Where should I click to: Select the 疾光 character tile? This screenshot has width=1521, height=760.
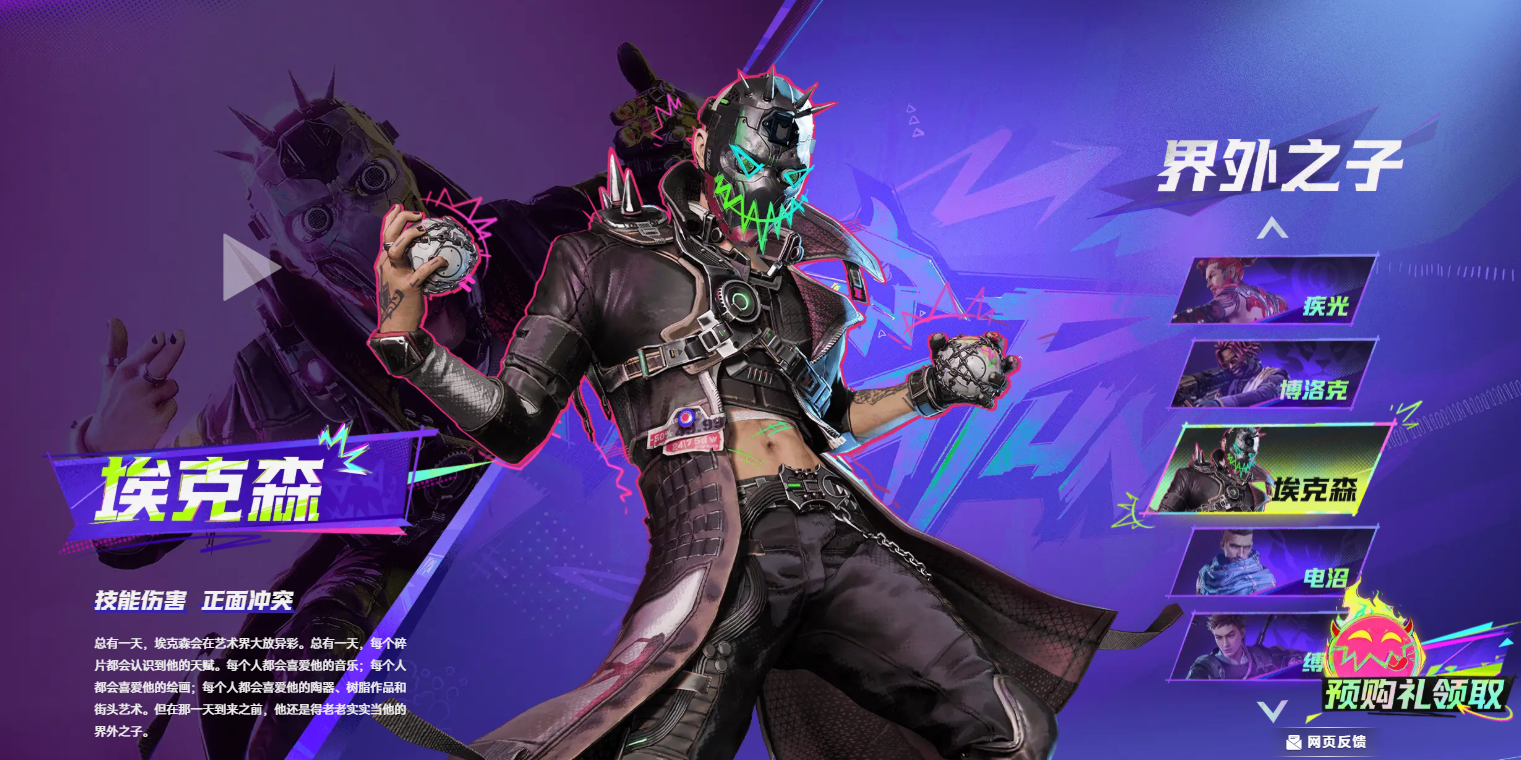pyautogui.click(x=1274, y=290)
